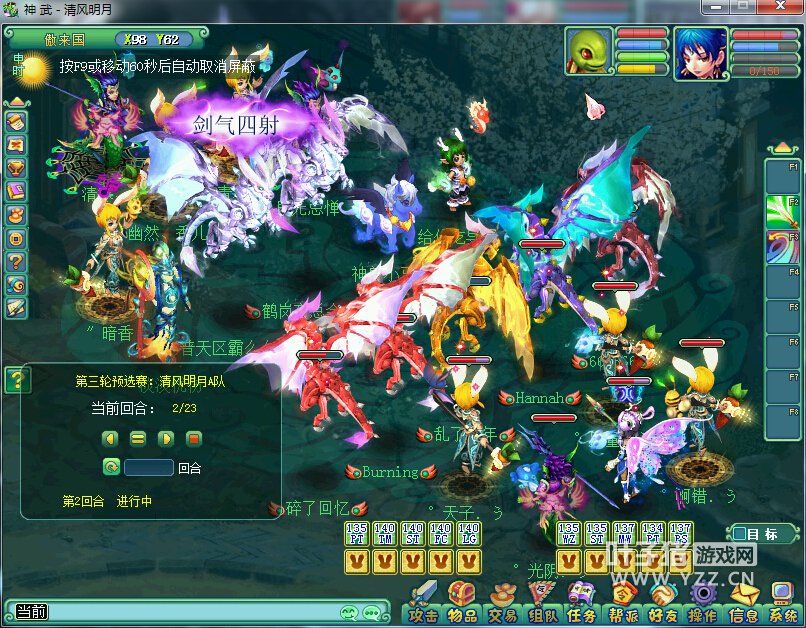Screen dimensions: 806x628
Task: Open the replay panel question mark help
Action: click(17, 379)
